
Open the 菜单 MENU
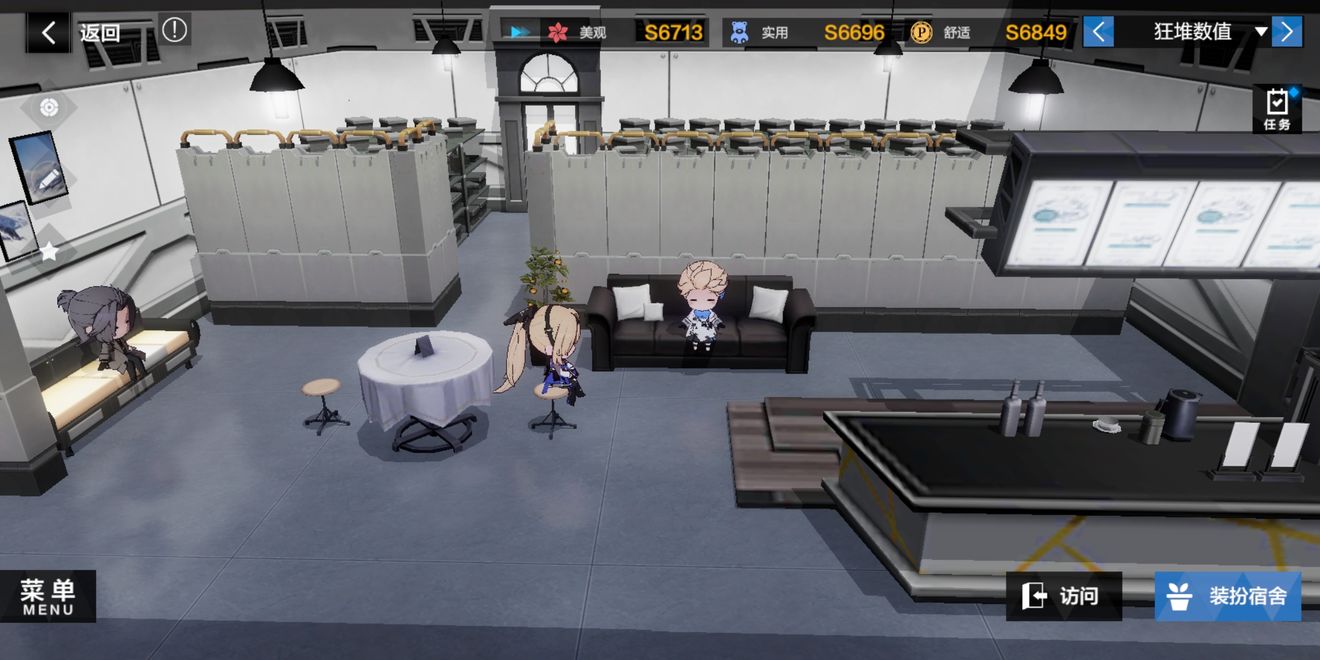click(x=48, y=596)
